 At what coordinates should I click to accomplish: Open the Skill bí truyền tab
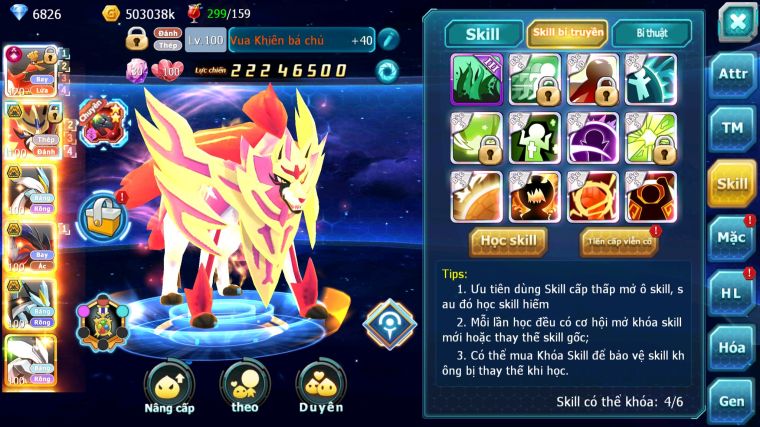[567, 33]
